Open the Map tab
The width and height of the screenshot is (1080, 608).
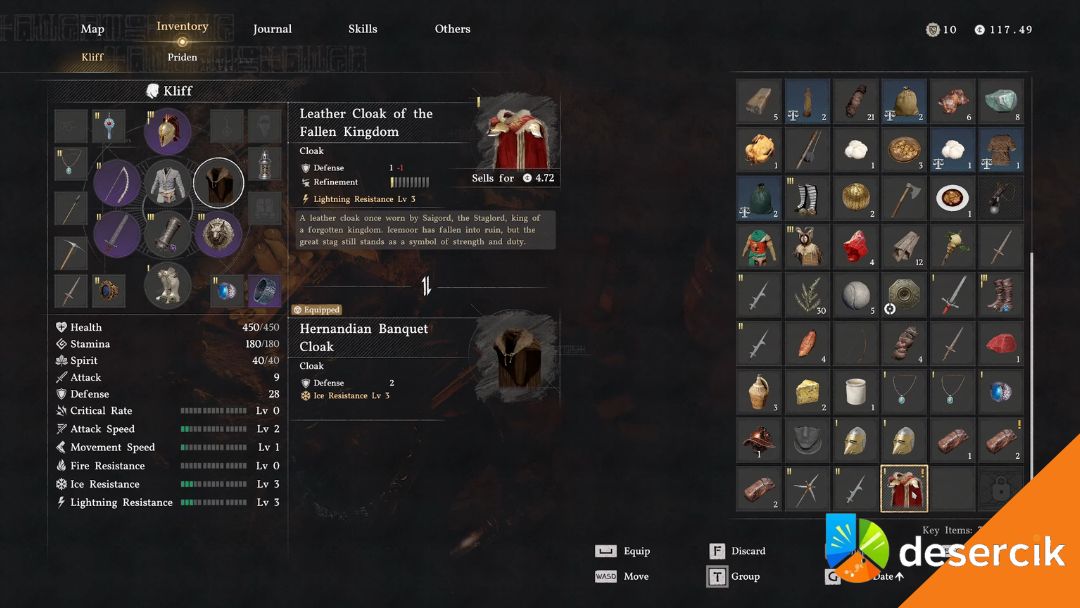(92, 29)
